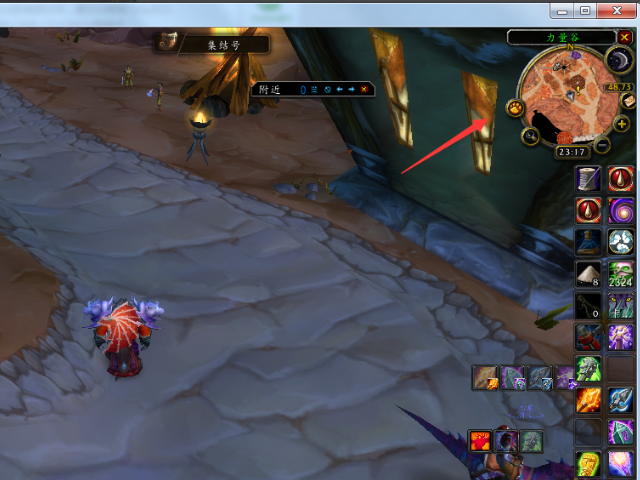
Task: Open the paw print tracking menu
Action: click(x=517, y=107)
